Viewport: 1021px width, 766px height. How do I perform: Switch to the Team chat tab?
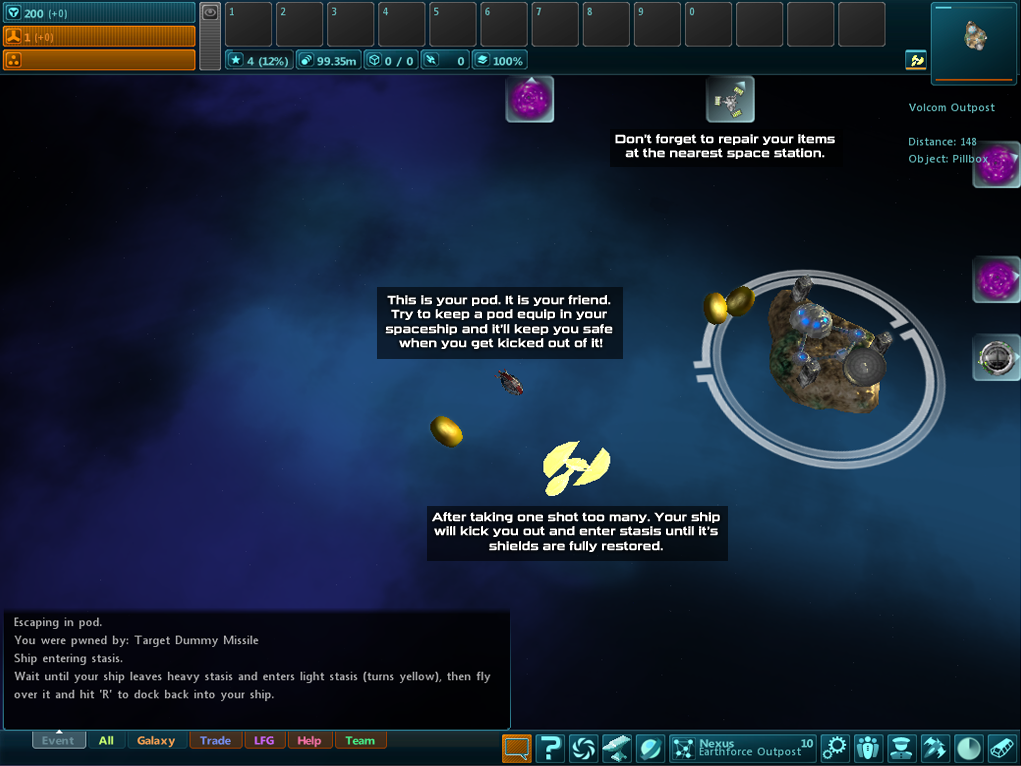coord(360,741)
